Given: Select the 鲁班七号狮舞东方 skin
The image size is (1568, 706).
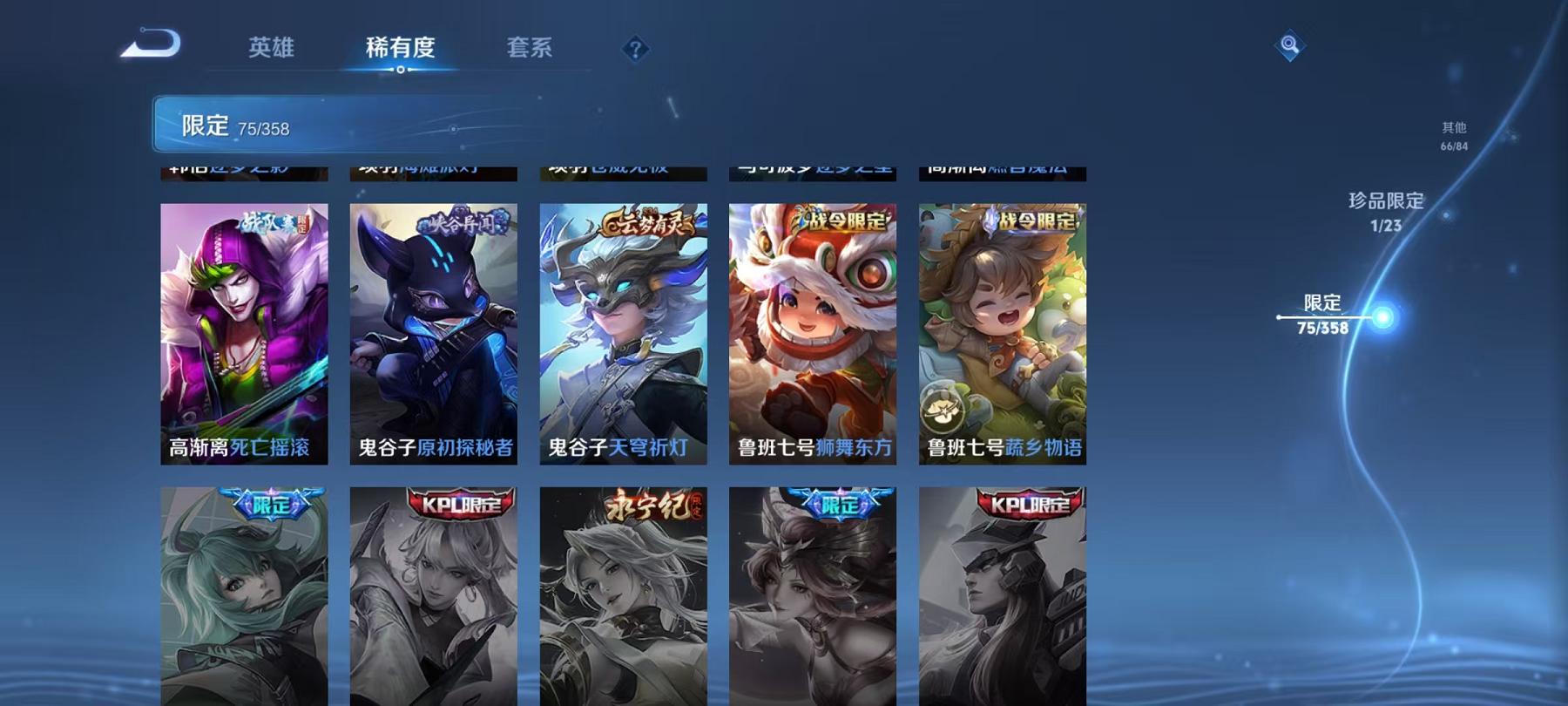Looking at the screenshot, I should click(812, 331).
